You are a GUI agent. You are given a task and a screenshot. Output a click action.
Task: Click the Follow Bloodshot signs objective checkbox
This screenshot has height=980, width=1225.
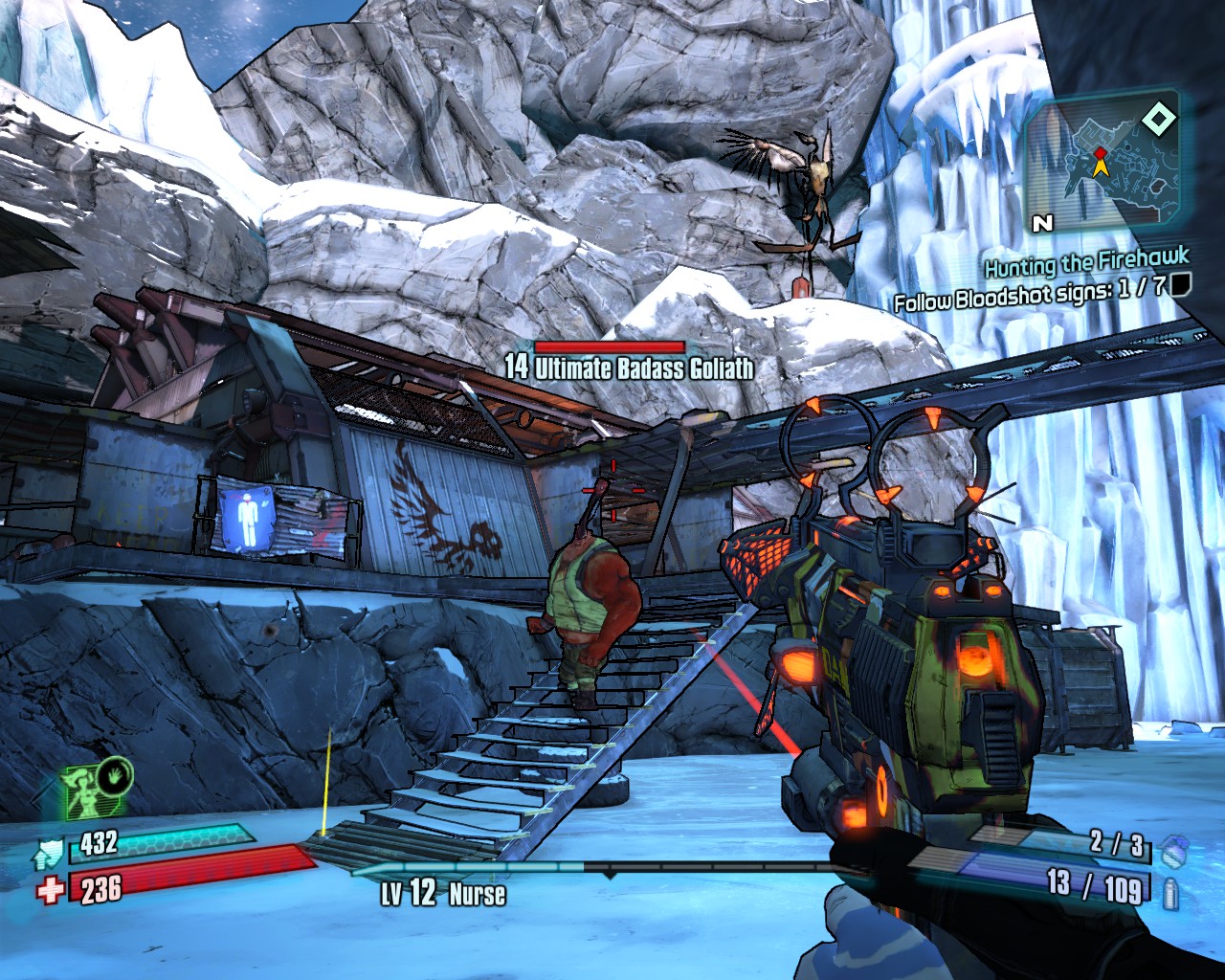pyautogui.click(x=1180, y=283)
